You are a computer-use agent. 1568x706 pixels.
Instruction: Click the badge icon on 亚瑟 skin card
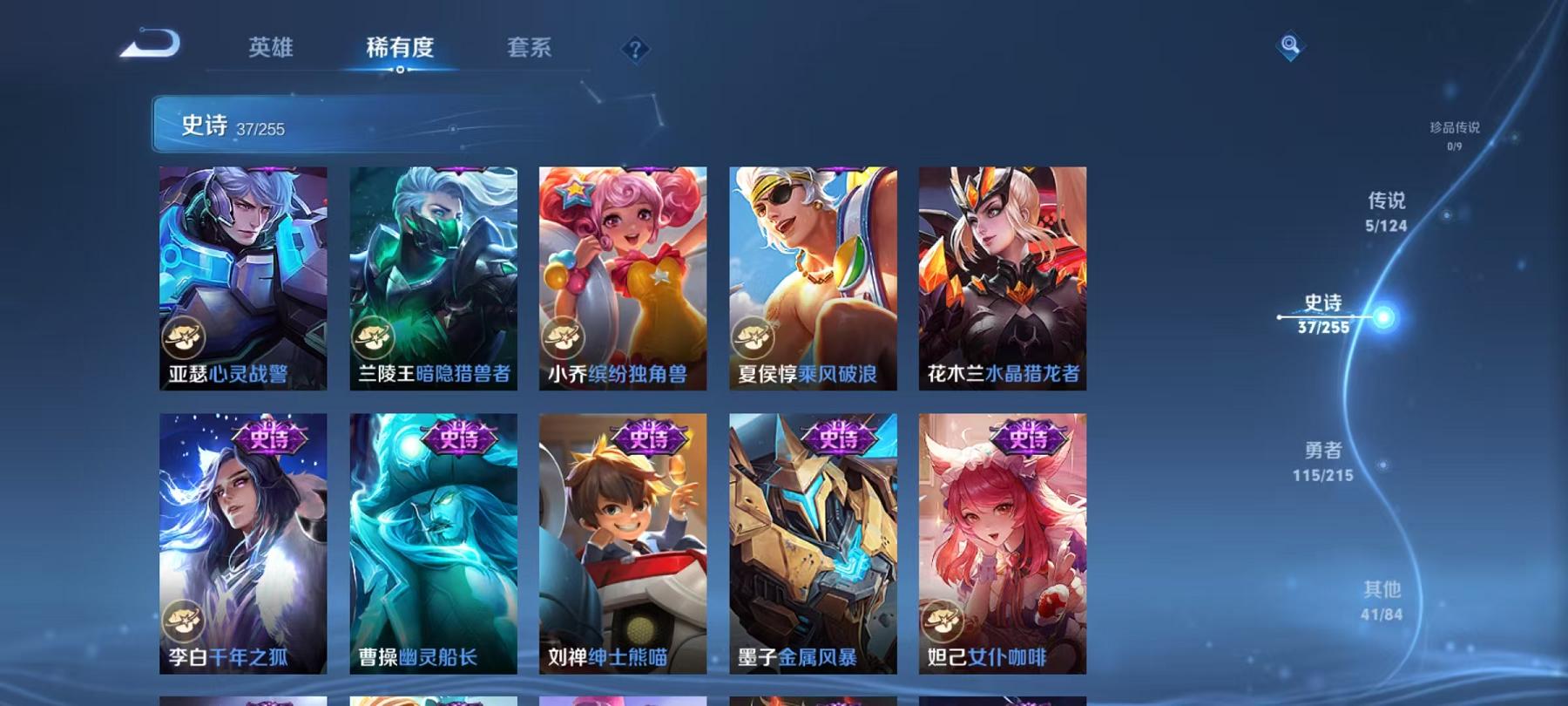185,335
